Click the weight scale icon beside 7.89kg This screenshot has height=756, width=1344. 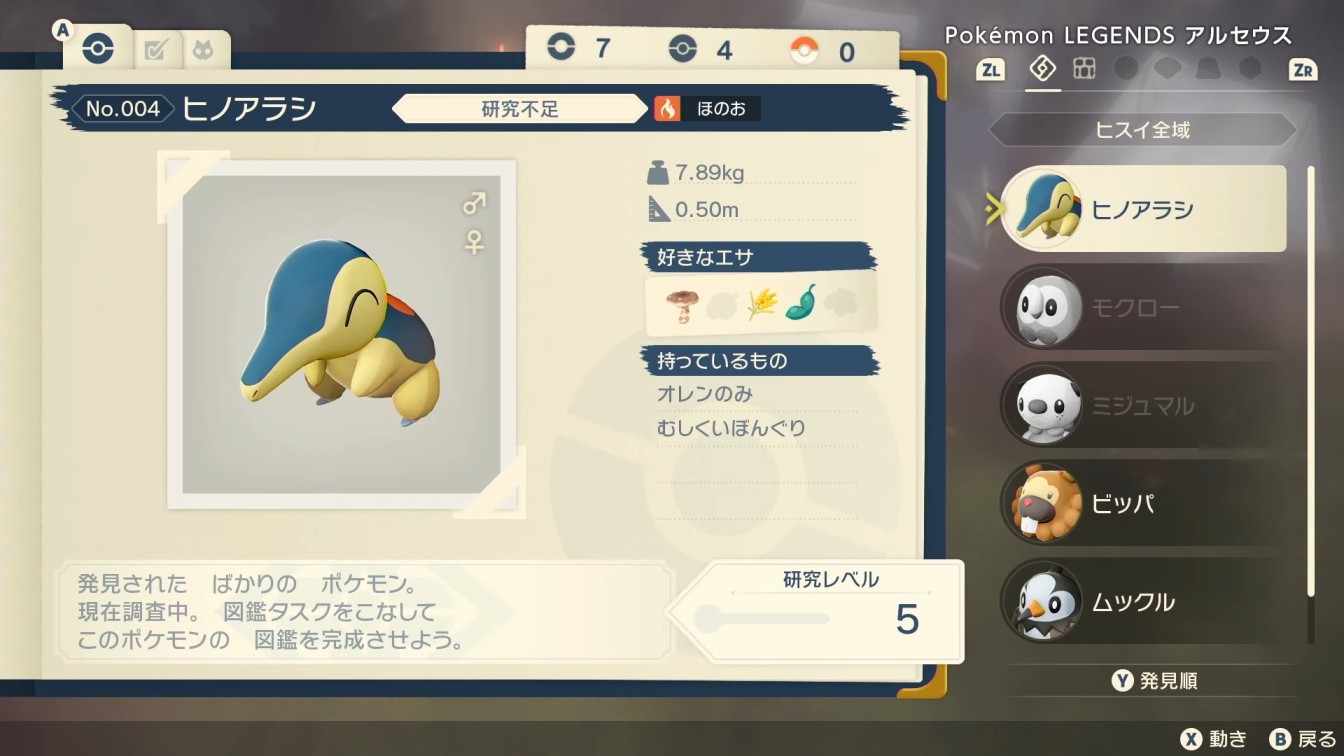point(658,172)
